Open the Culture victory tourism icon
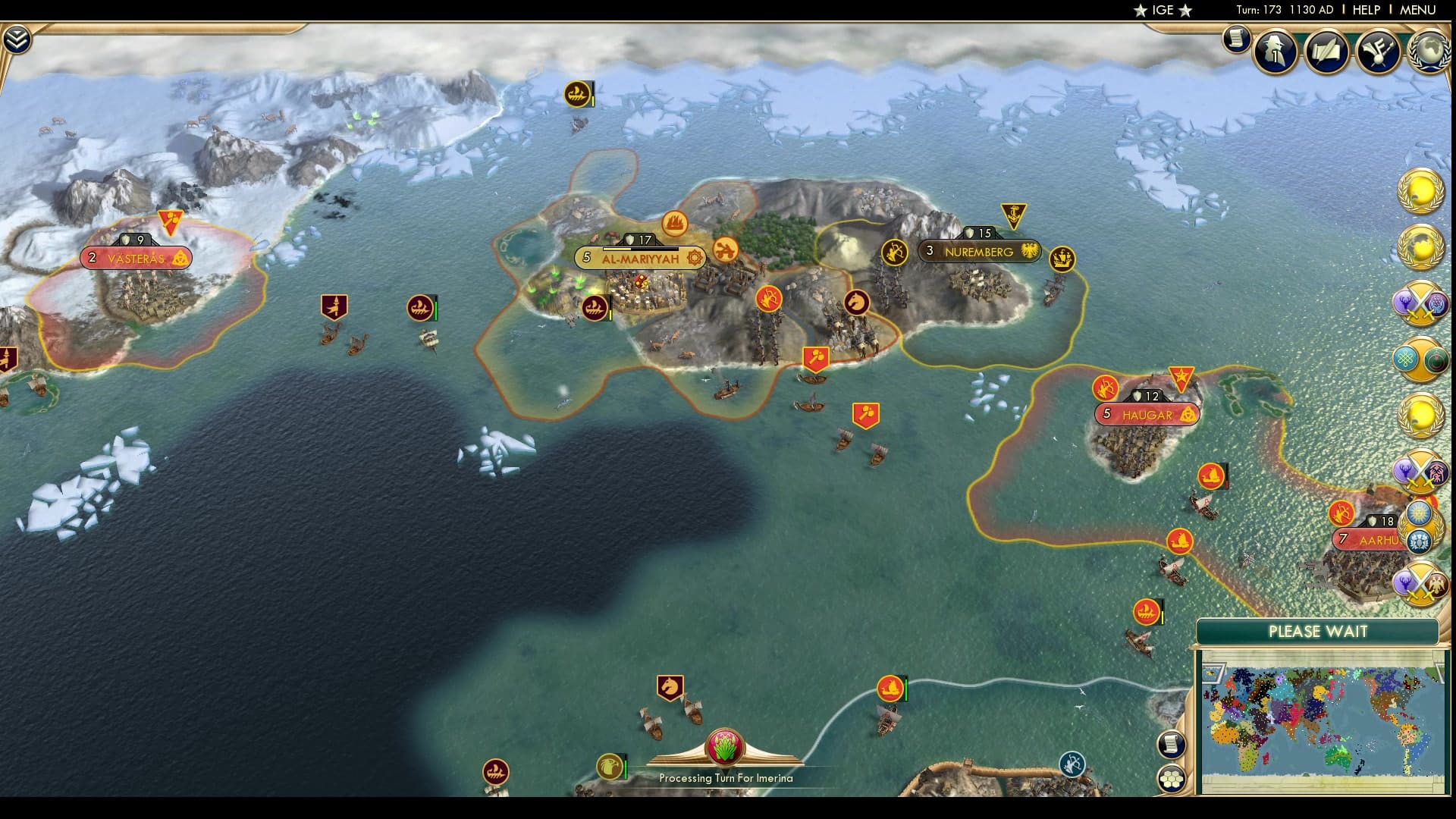Screen dimensions: 1456x819 pos(1380,53)
